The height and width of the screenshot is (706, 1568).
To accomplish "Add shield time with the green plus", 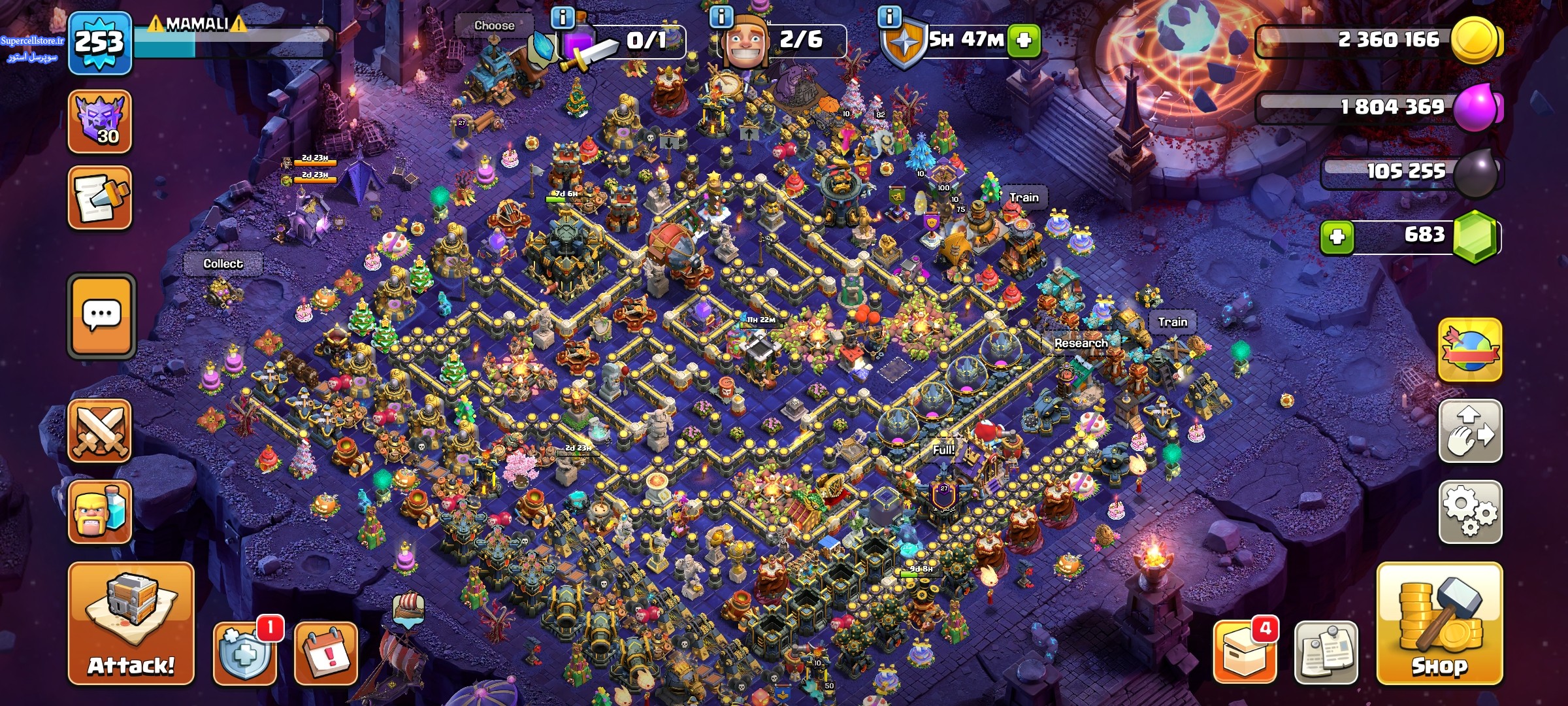I will [1024, 41].
